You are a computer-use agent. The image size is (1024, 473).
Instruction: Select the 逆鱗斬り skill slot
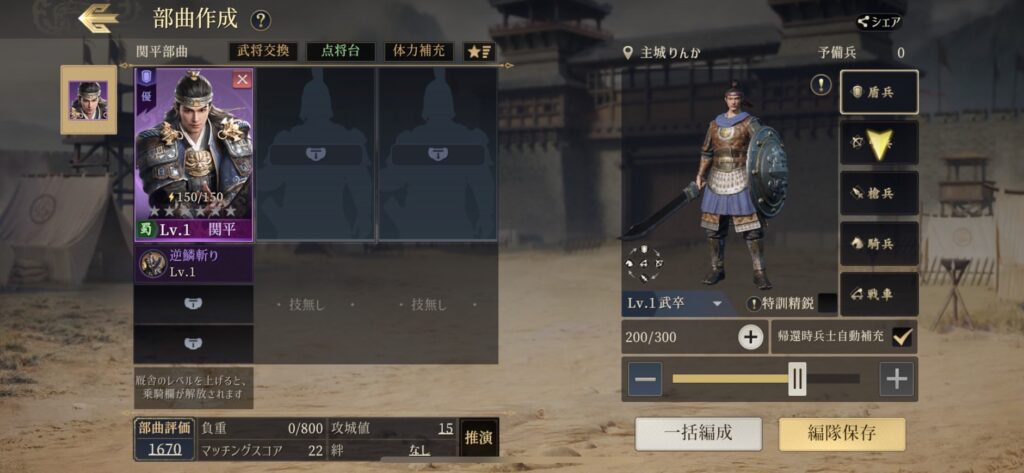(x=193, y=263)
